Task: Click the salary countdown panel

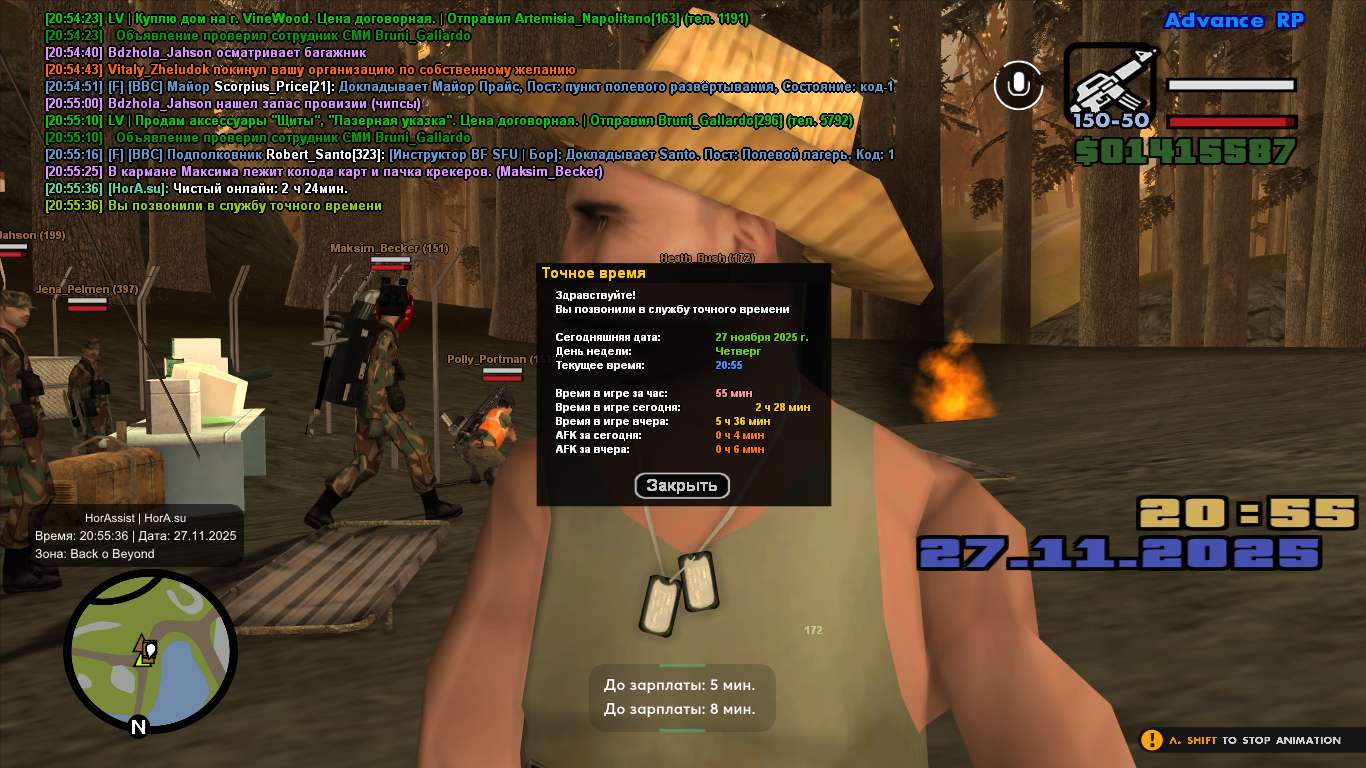Action: point(681,697)
